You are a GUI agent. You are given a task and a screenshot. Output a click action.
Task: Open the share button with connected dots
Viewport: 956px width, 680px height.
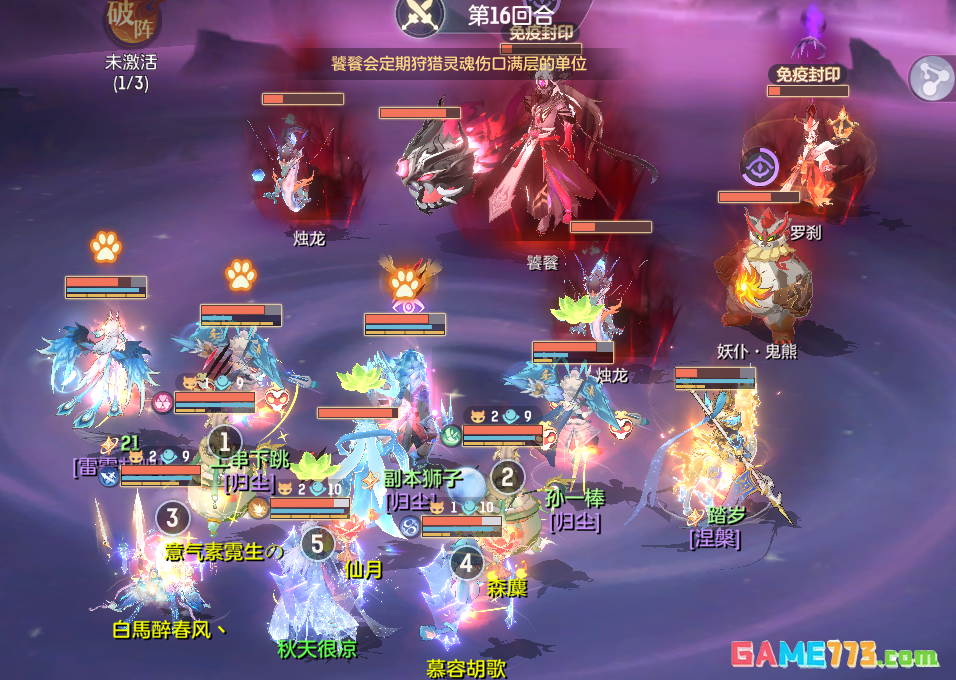[932, 78]
